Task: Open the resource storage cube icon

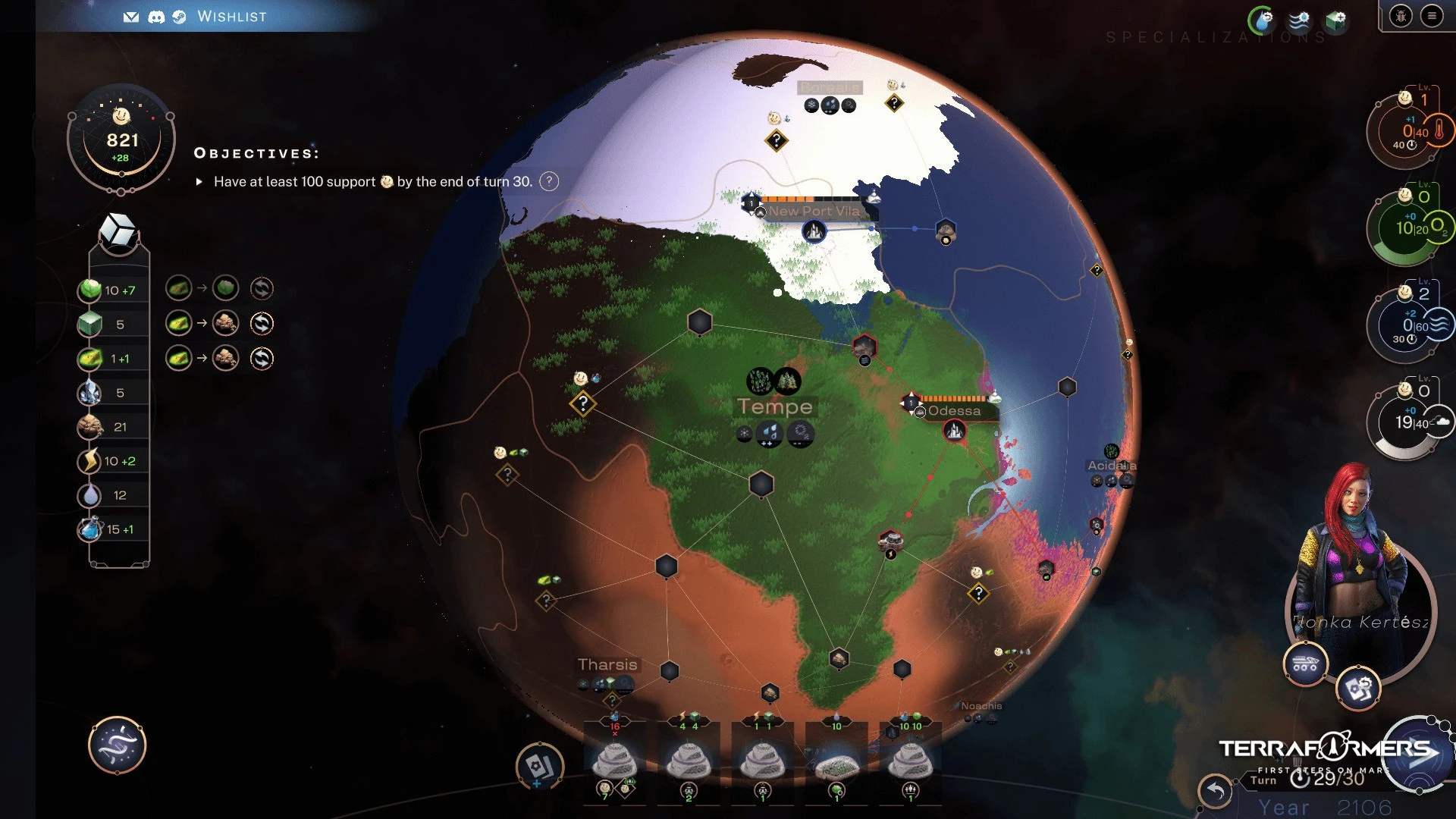Action: (x=119, y=231)
